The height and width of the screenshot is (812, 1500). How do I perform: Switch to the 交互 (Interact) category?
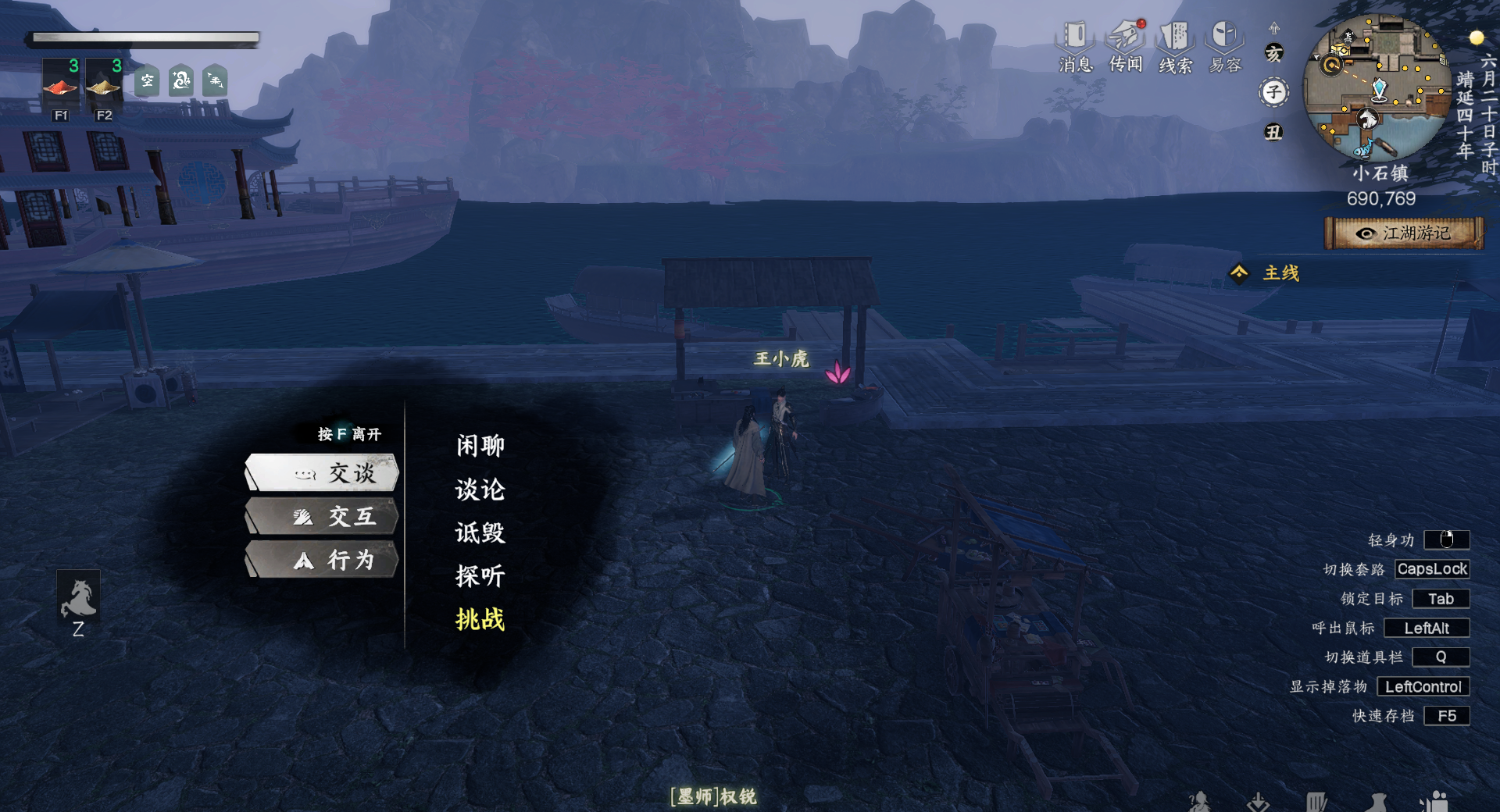pos(323,517)
